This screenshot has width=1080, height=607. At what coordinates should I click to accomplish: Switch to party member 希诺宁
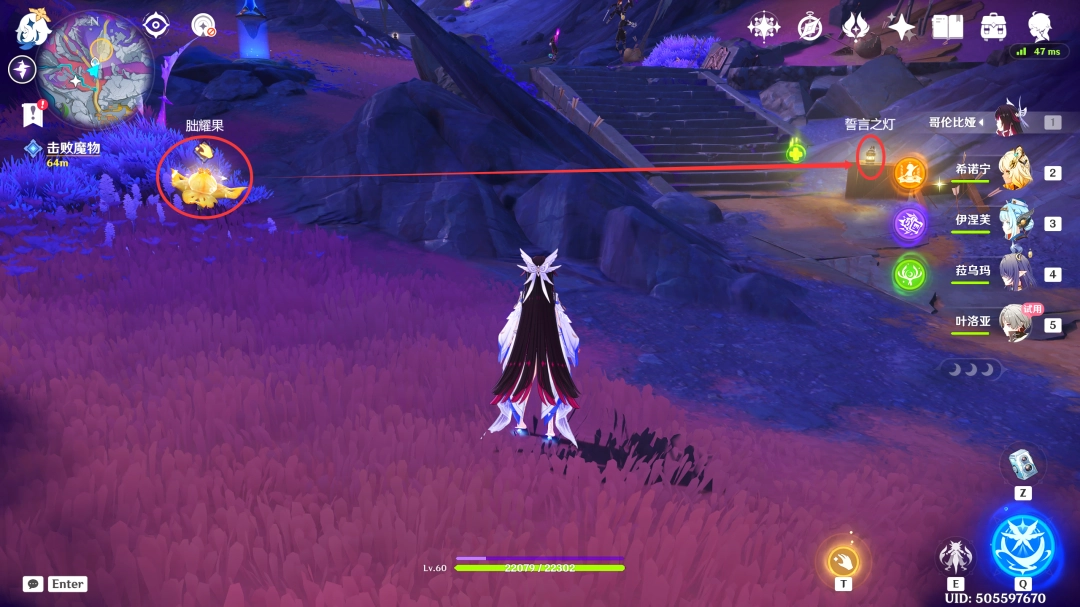[x=1012, y=172]
